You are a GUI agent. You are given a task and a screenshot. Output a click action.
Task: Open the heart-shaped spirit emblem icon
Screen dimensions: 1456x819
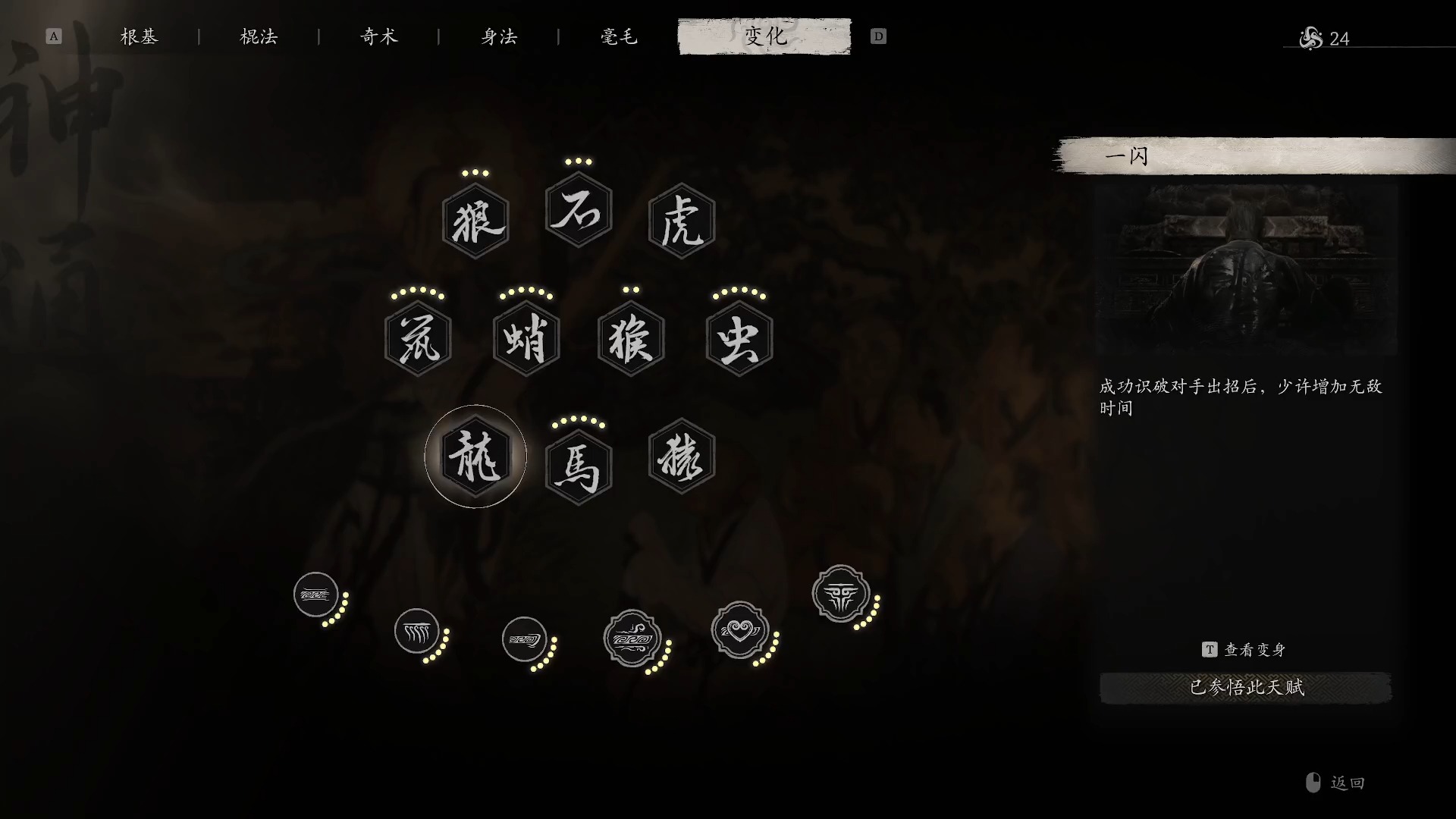coord(739,629)
